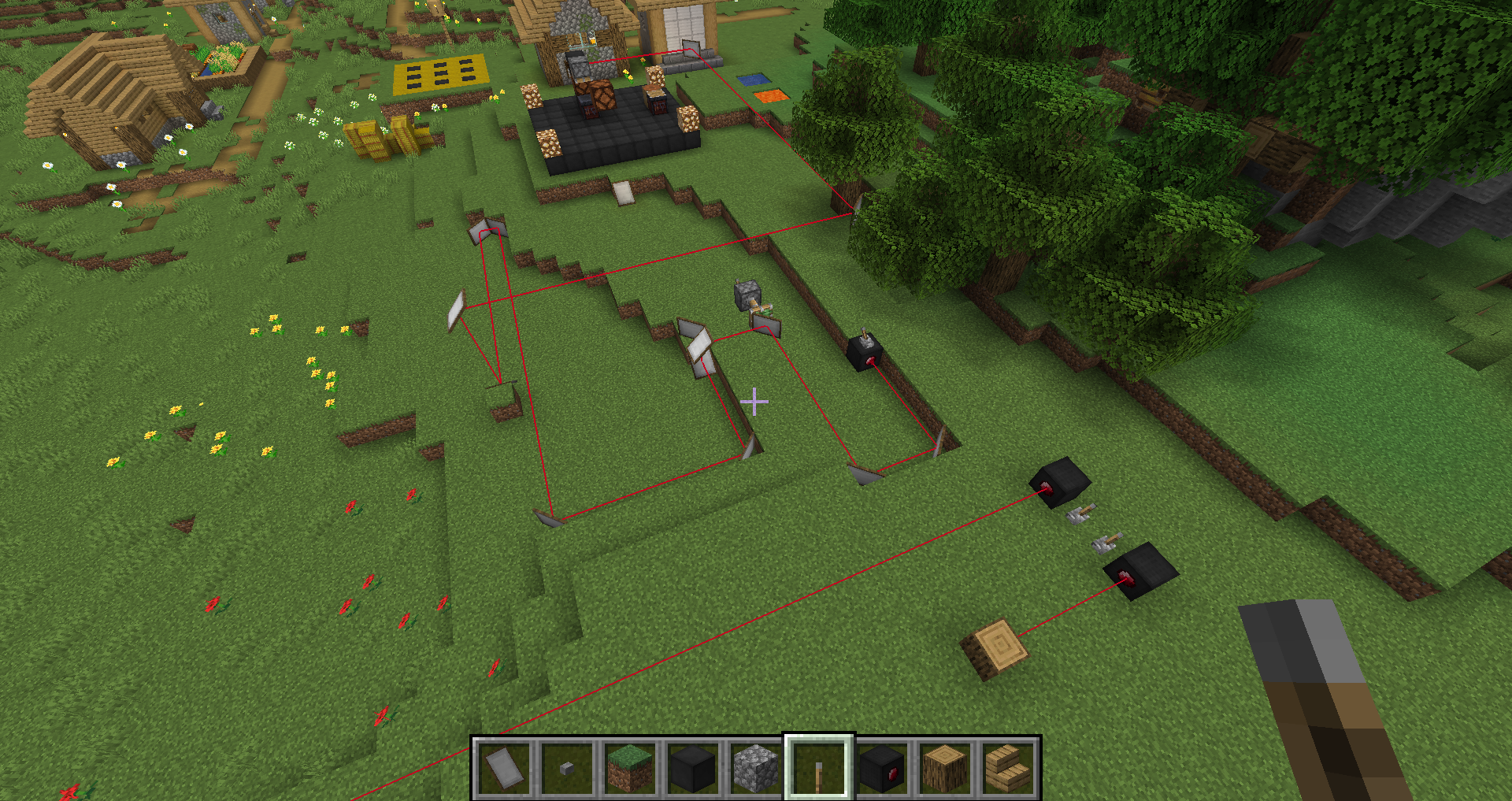
Task: Select the cobblestone block slot
Action: [x=755, y=769]
